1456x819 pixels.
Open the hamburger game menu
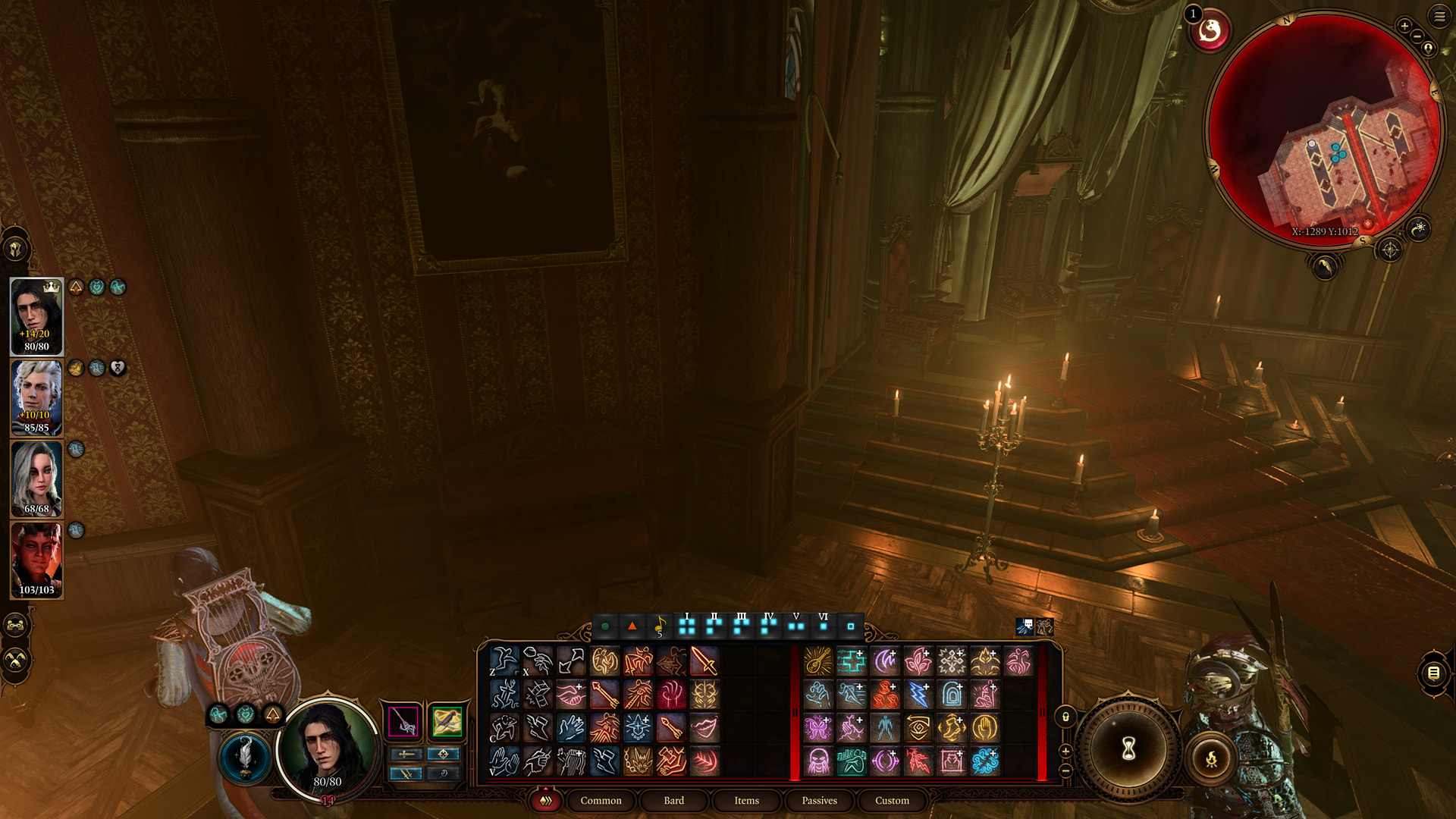click(x=1439, y=17)
